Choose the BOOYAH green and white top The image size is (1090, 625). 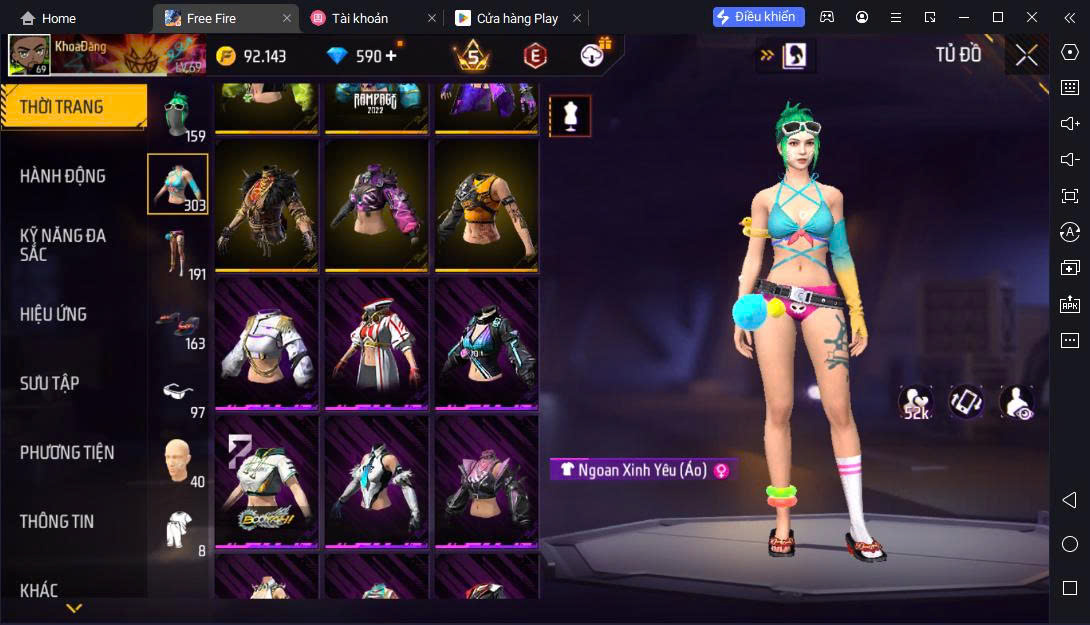266,480
